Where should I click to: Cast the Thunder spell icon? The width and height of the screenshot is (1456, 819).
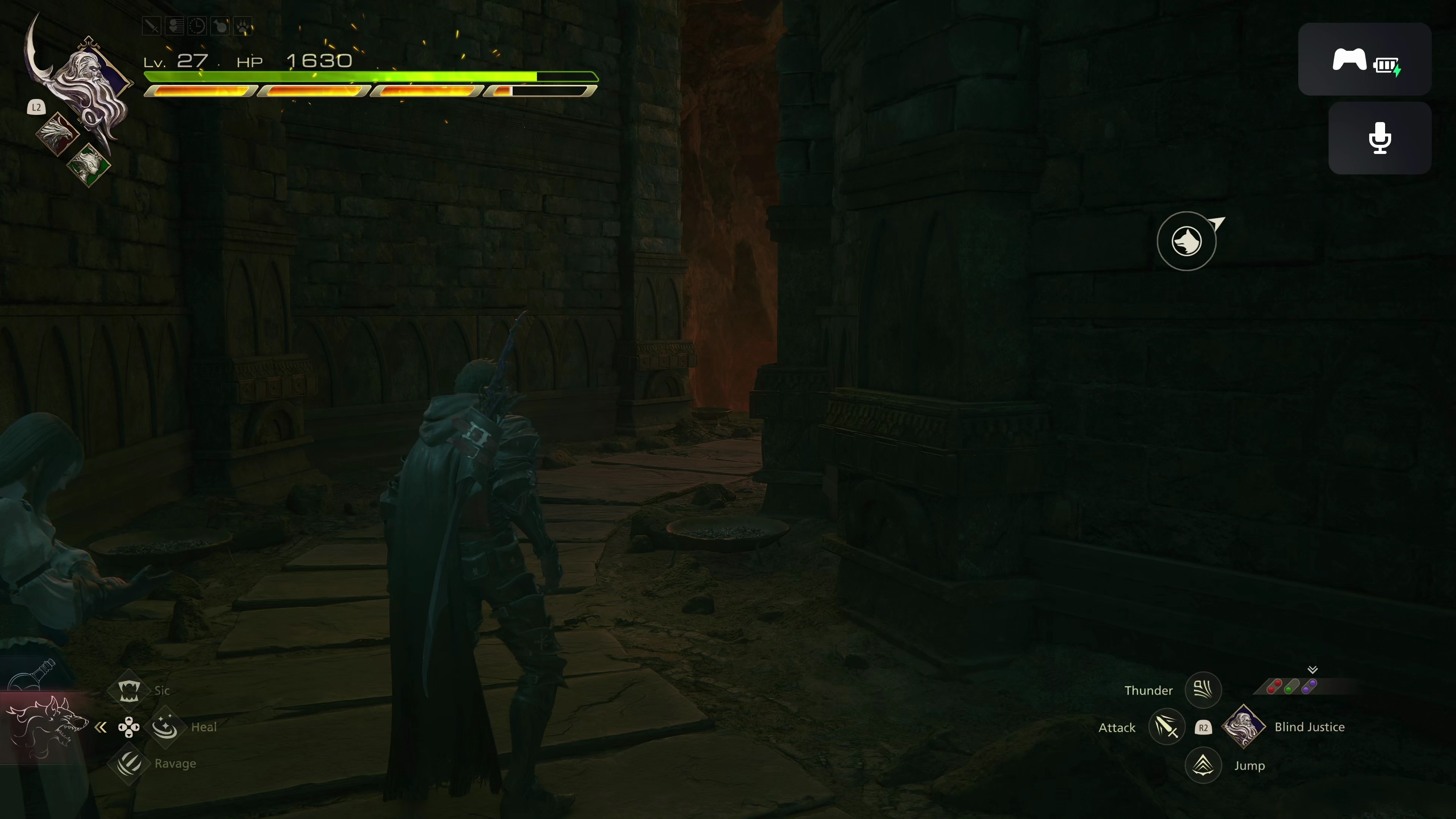1203,690
